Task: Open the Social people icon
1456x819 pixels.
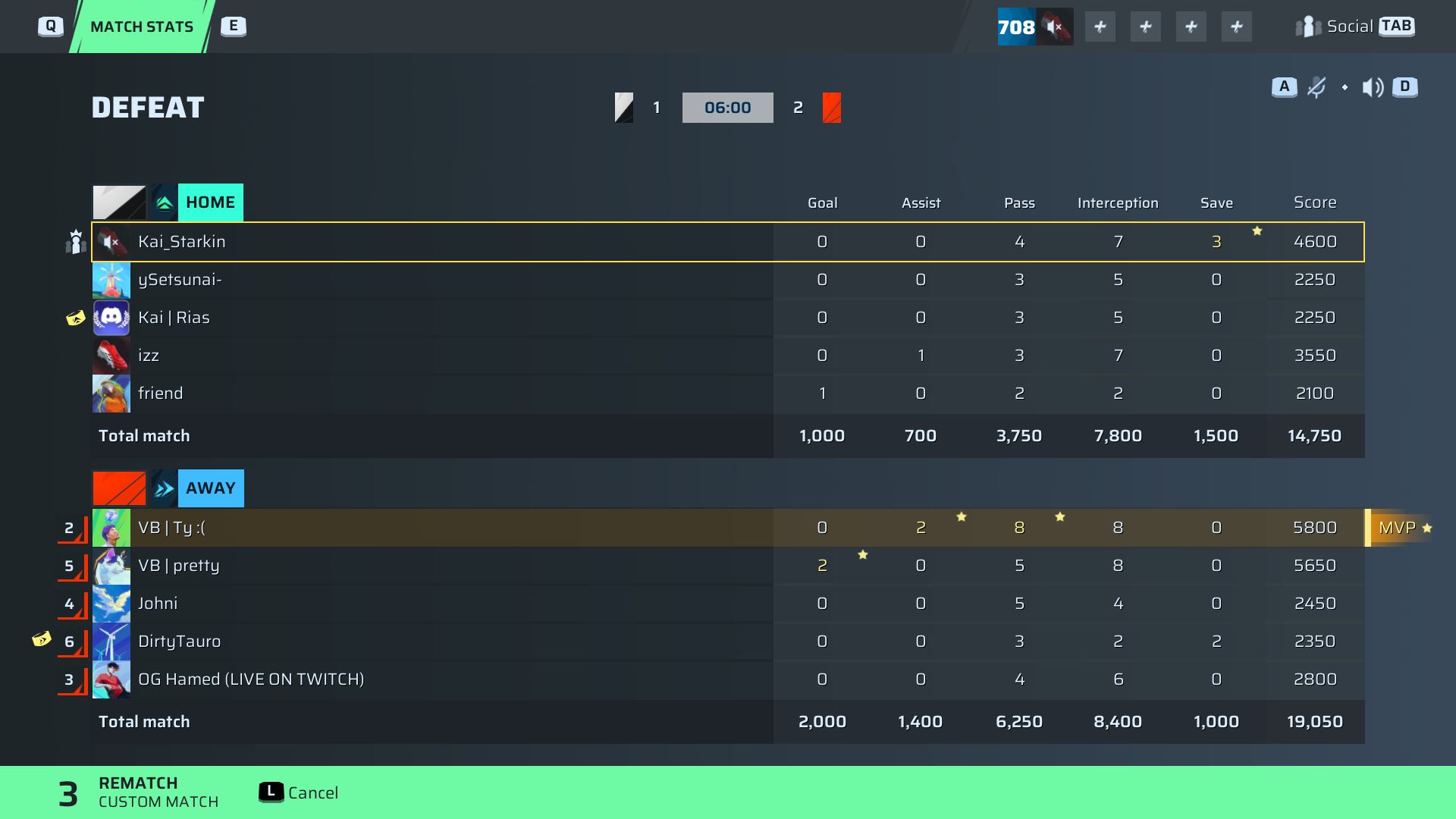Action: click(1310, 27)
